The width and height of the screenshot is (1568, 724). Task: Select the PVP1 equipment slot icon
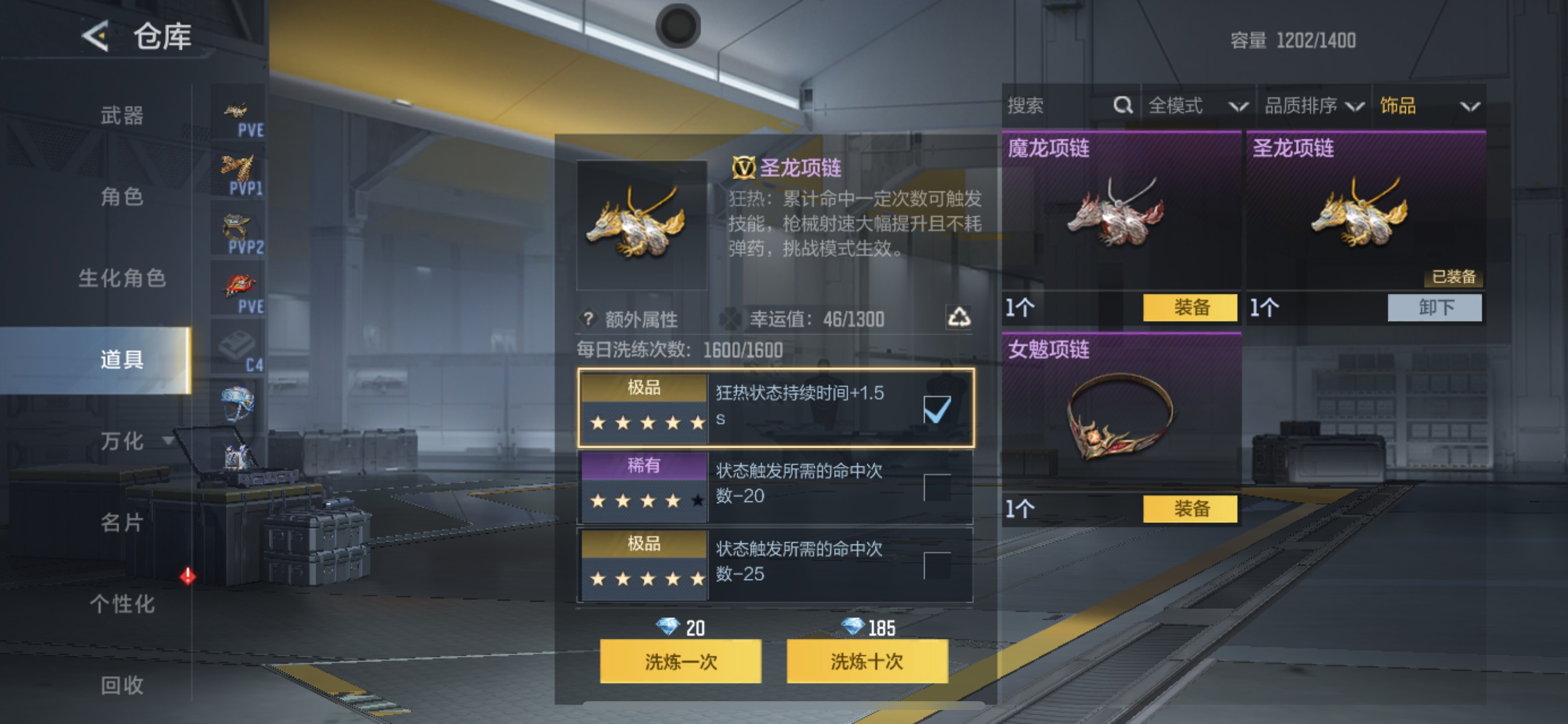237,171
